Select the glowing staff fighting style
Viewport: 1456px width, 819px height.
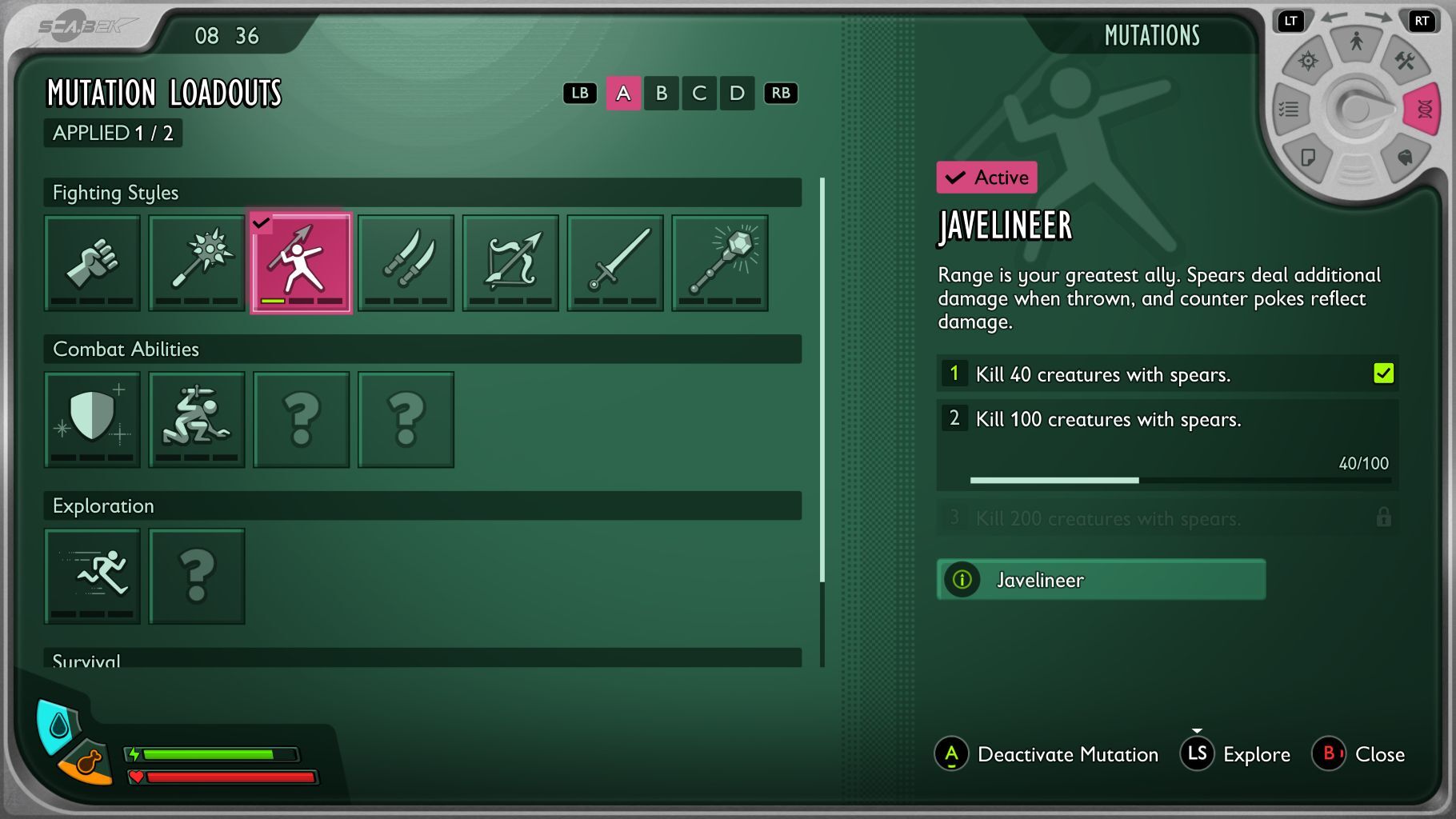720,262
